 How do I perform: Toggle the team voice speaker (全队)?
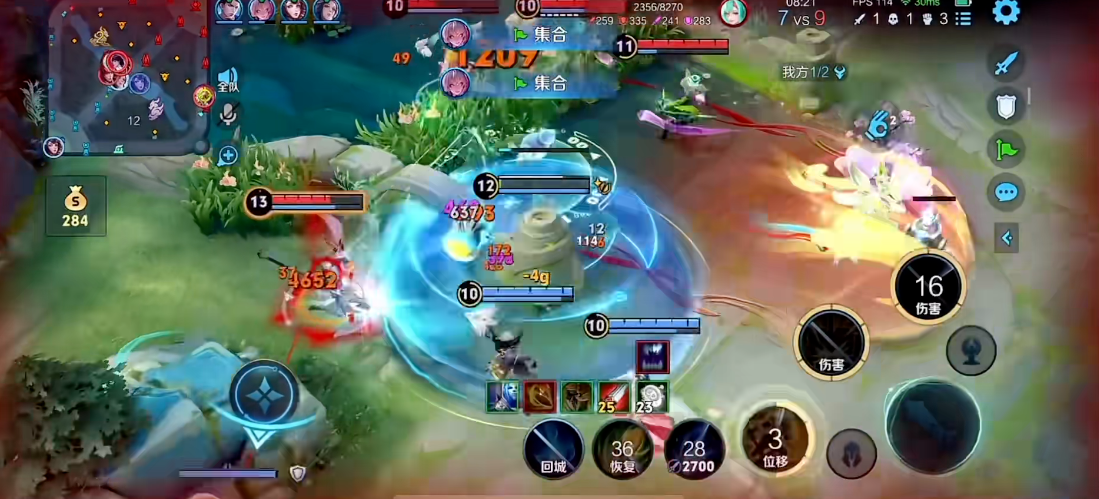[228, 80]
